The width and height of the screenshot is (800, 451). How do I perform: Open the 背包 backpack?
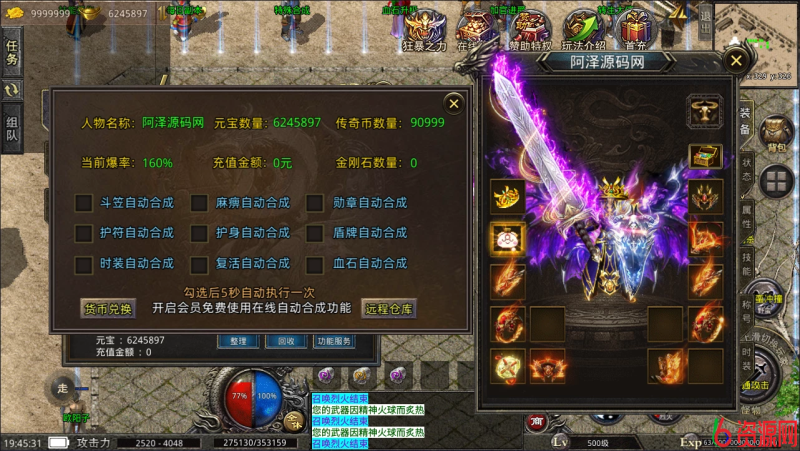click(x=775, y=134)
